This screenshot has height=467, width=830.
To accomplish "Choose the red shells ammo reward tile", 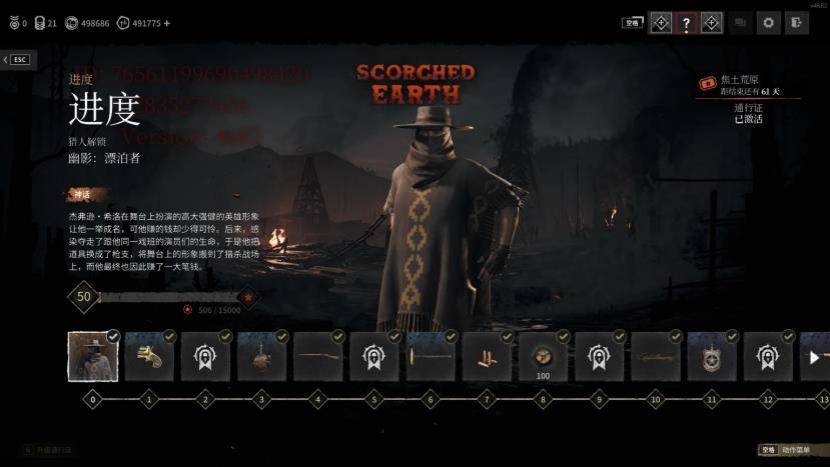I will click(x=487, y=357).
